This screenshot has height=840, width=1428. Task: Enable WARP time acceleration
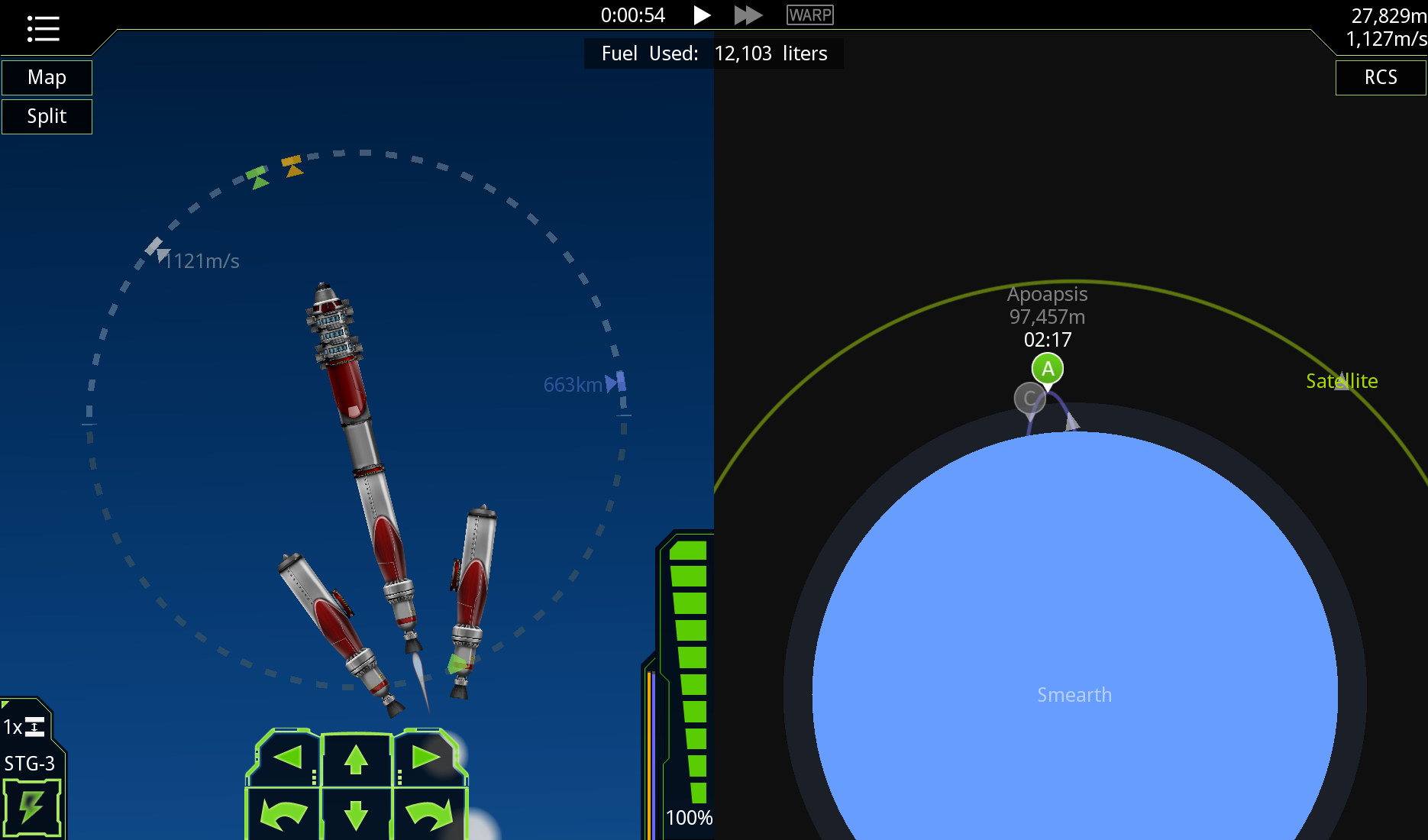809,15
